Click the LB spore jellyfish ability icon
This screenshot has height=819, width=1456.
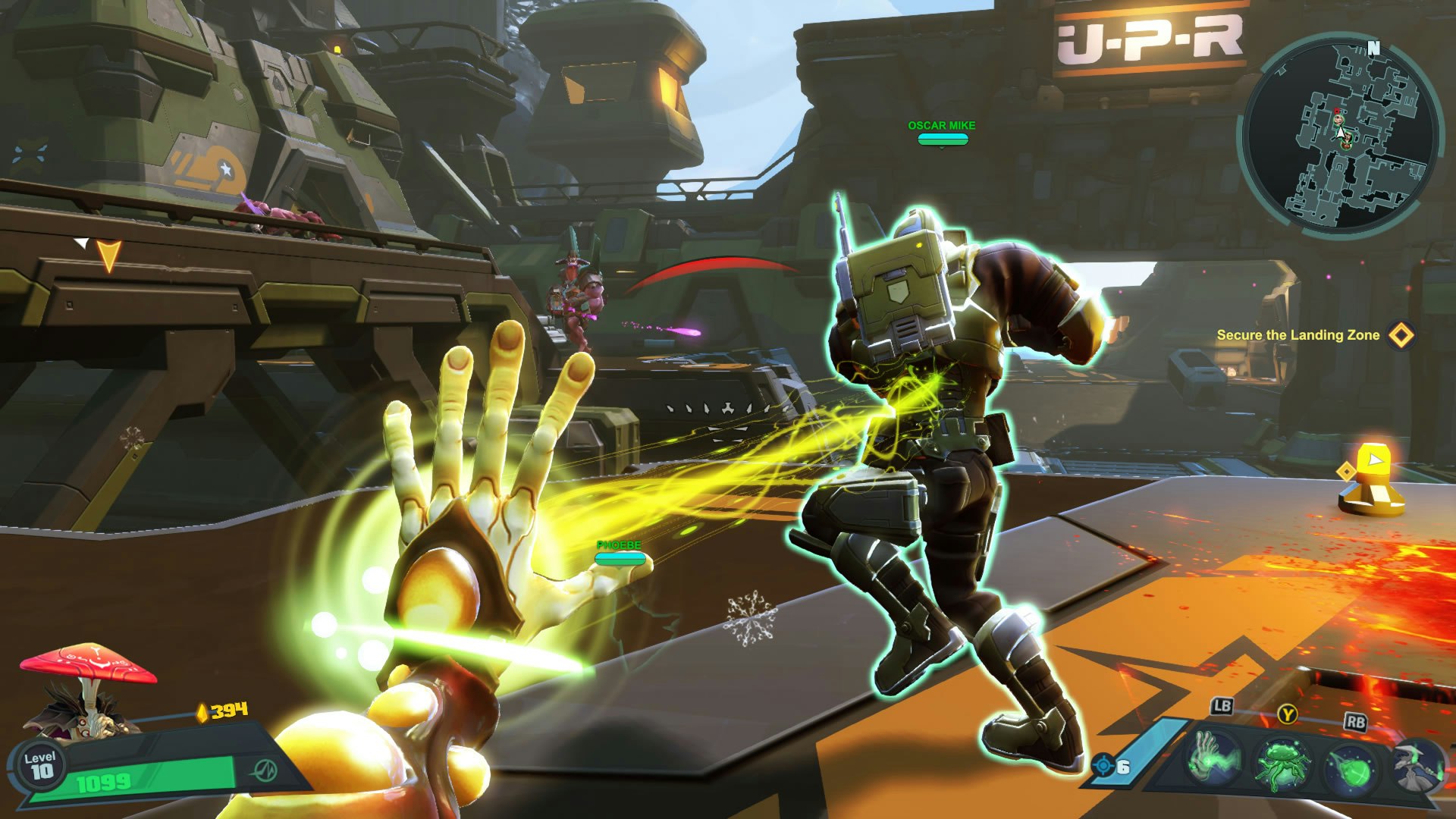[1283, 765]
